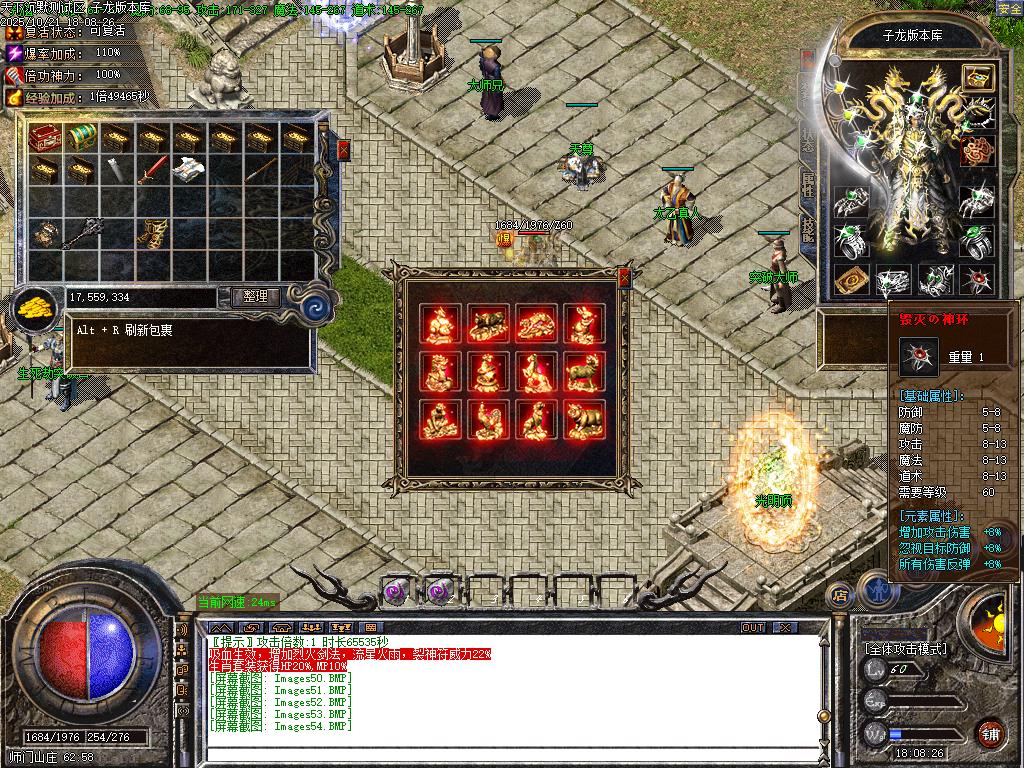Select the green striped chest in the bag
The image size is (1024, 768).
coord(81,137)
